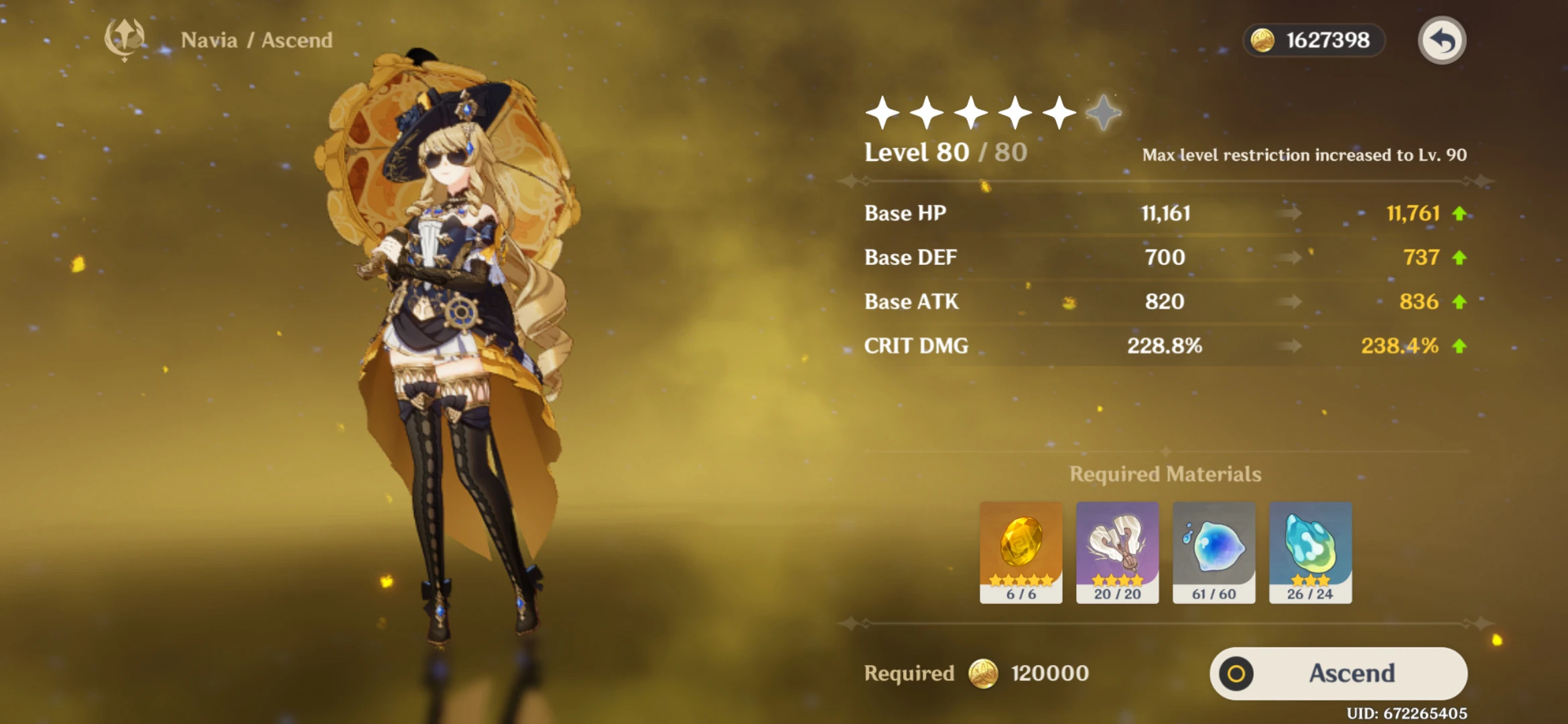Screen dimensions: 1568x724
Task: Select the blue dewdrop material showing 61/60
Action: [1214, 552]
